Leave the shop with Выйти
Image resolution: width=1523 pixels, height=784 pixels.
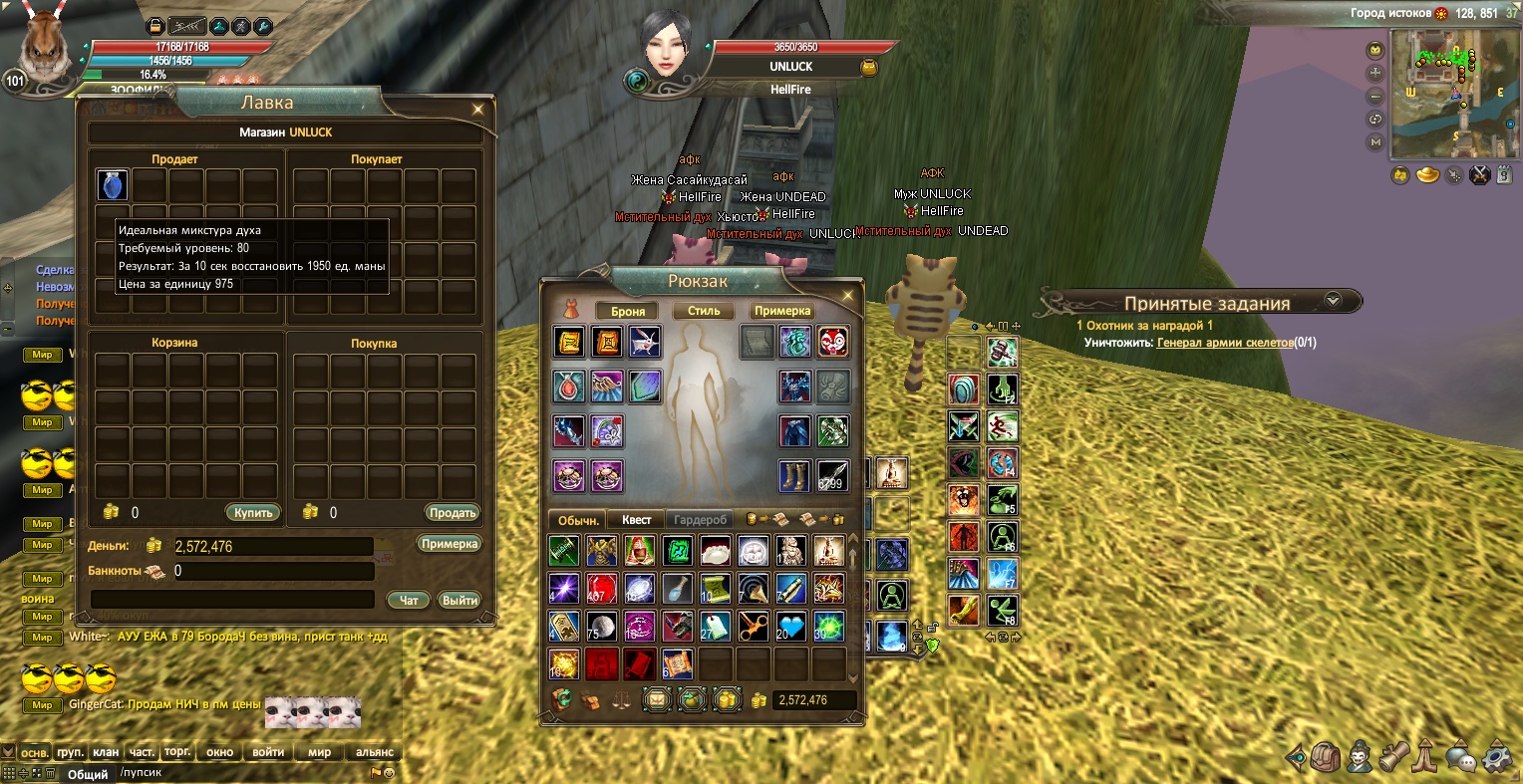459,600
